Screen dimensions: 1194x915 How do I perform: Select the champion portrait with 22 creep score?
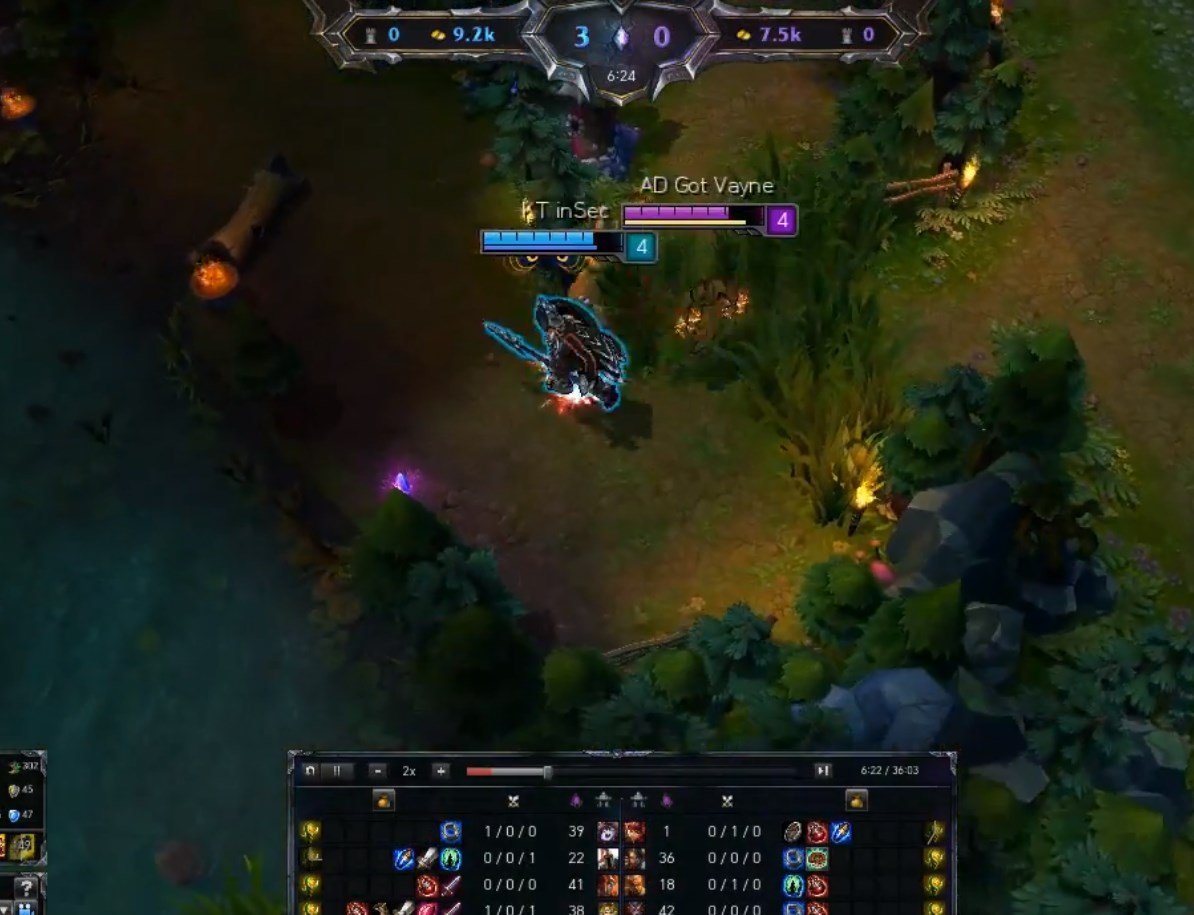(608, 859)
